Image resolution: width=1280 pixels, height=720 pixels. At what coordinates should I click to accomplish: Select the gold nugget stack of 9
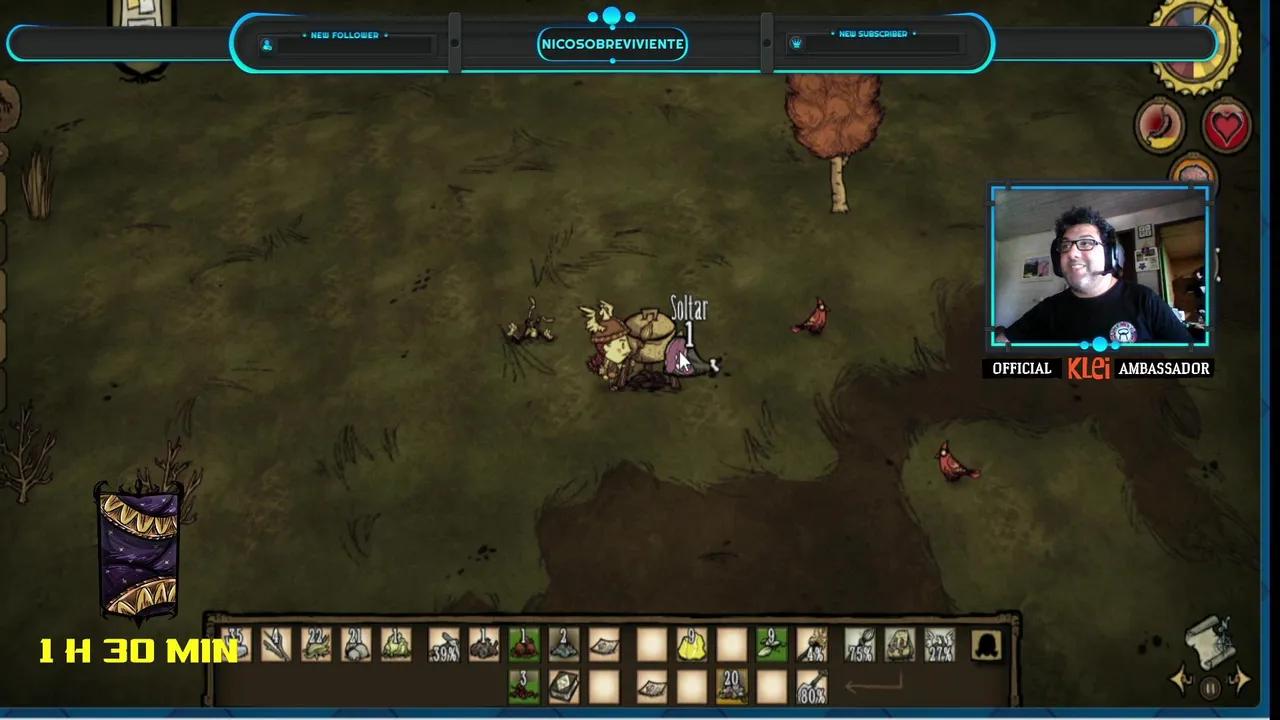point(691,645)
